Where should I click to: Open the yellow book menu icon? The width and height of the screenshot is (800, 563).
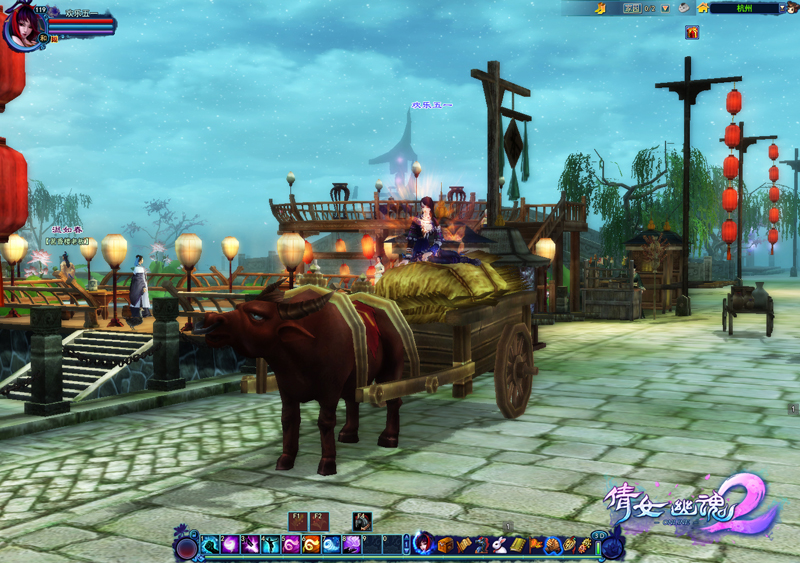pyautogui.click(x=516, y=545)
